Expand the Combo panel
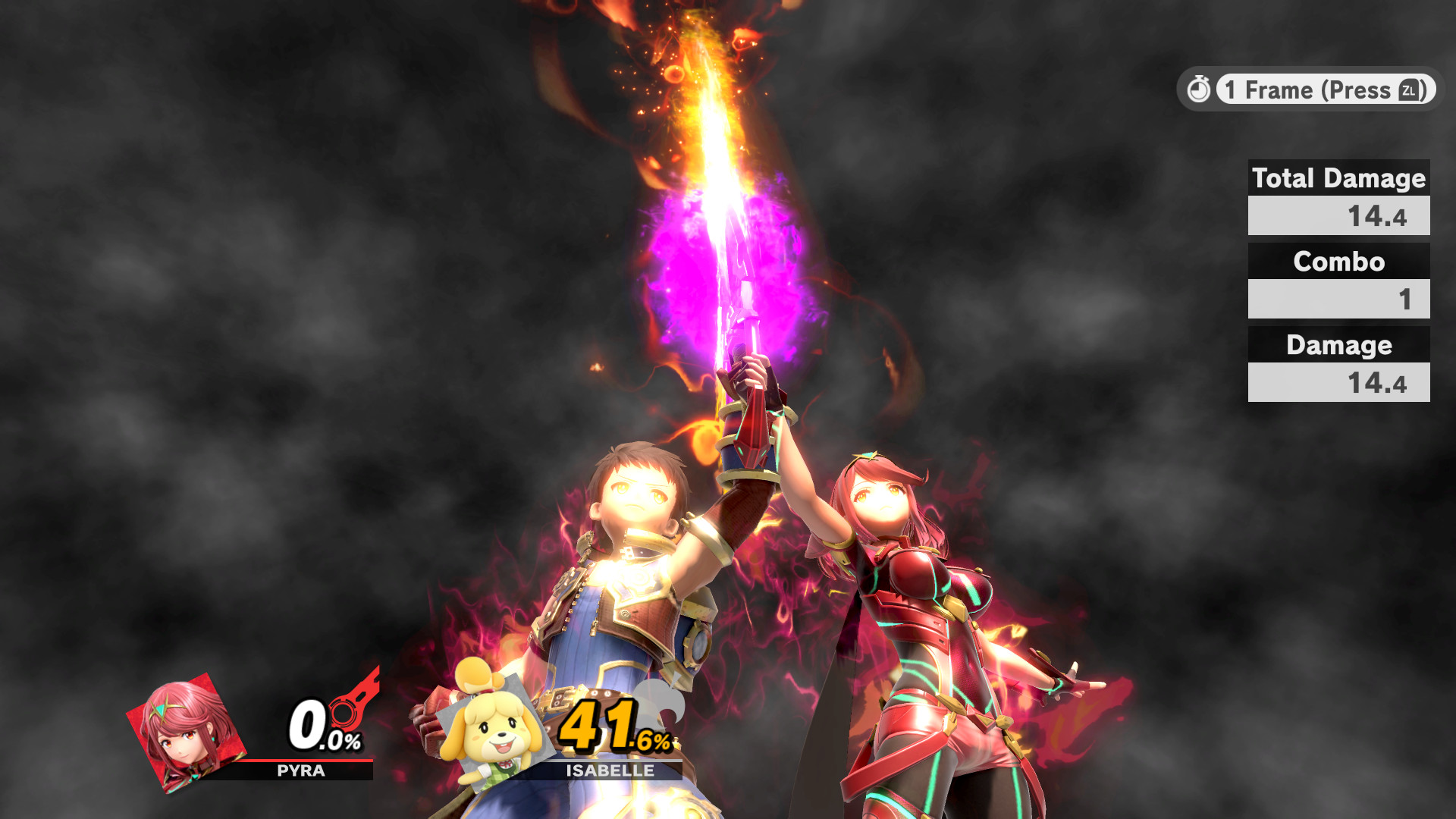 [1338, 281]
